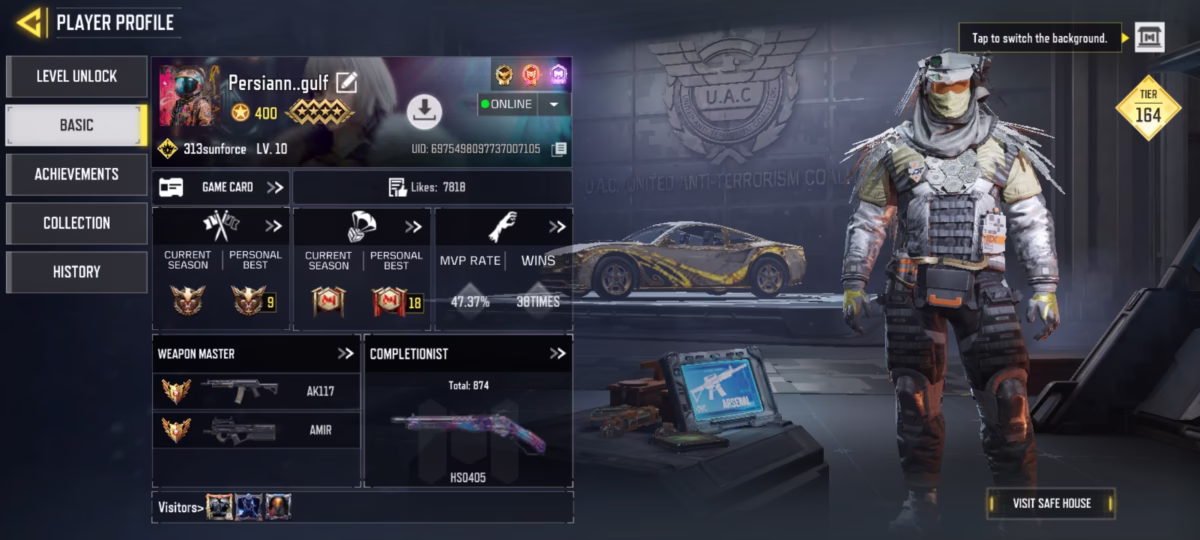The height and width of the screenshot is (540, 1200).
Task: Show the History tab
Action: 77,272
